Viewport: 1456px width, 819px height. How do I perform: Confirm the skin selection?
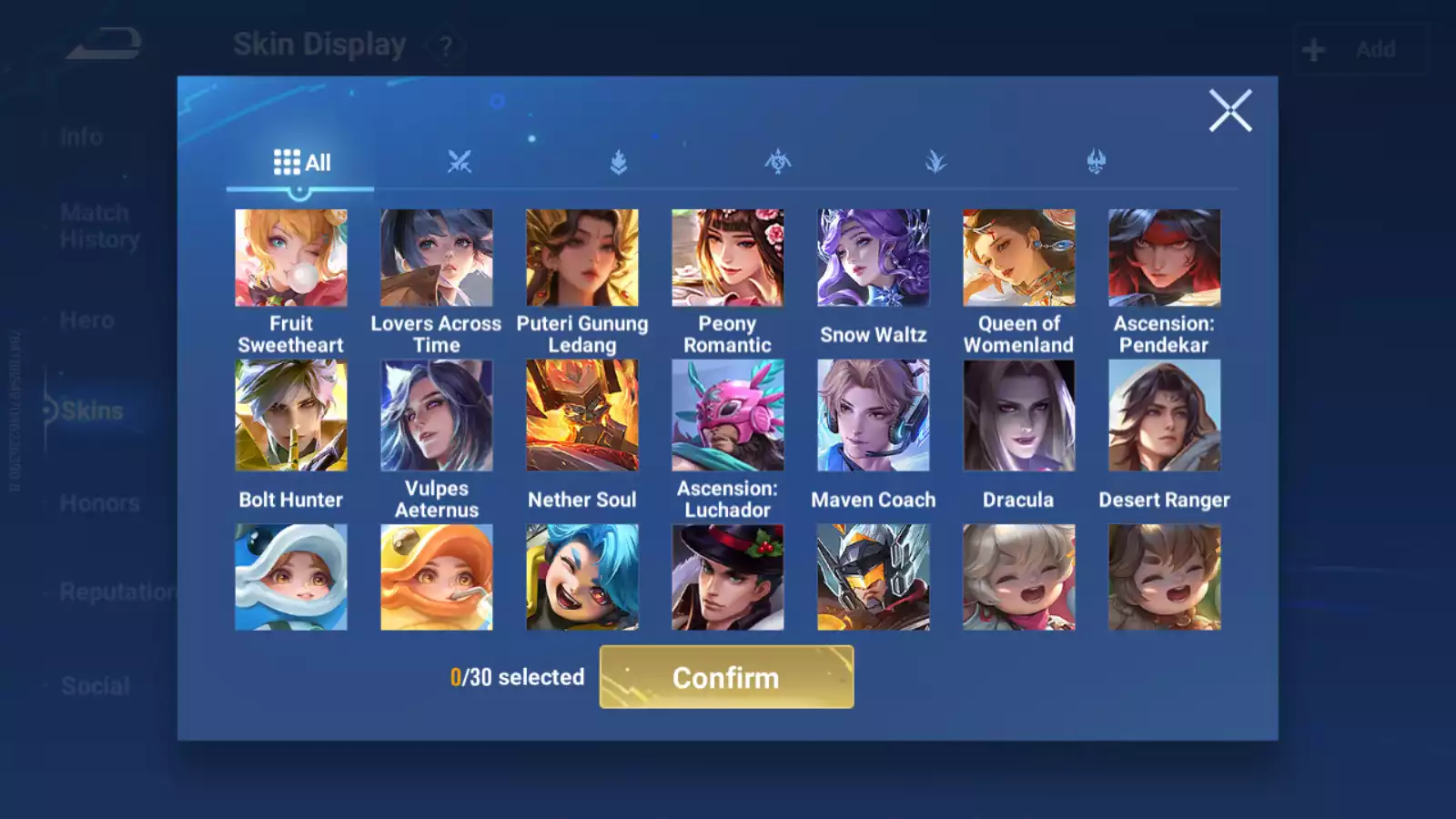pyautogui.click(x=726, y=677)
